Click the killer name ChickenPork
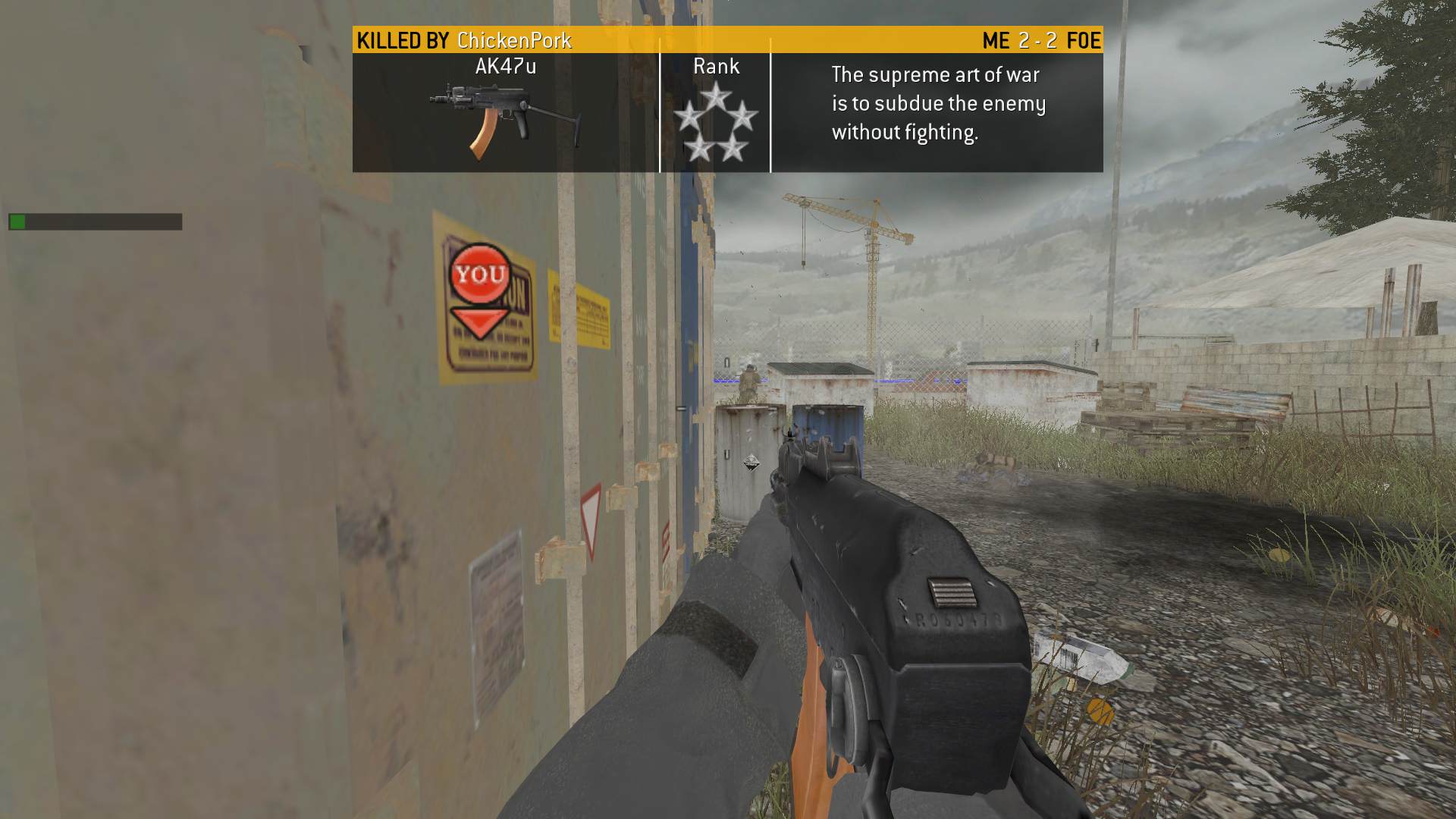 514,40
